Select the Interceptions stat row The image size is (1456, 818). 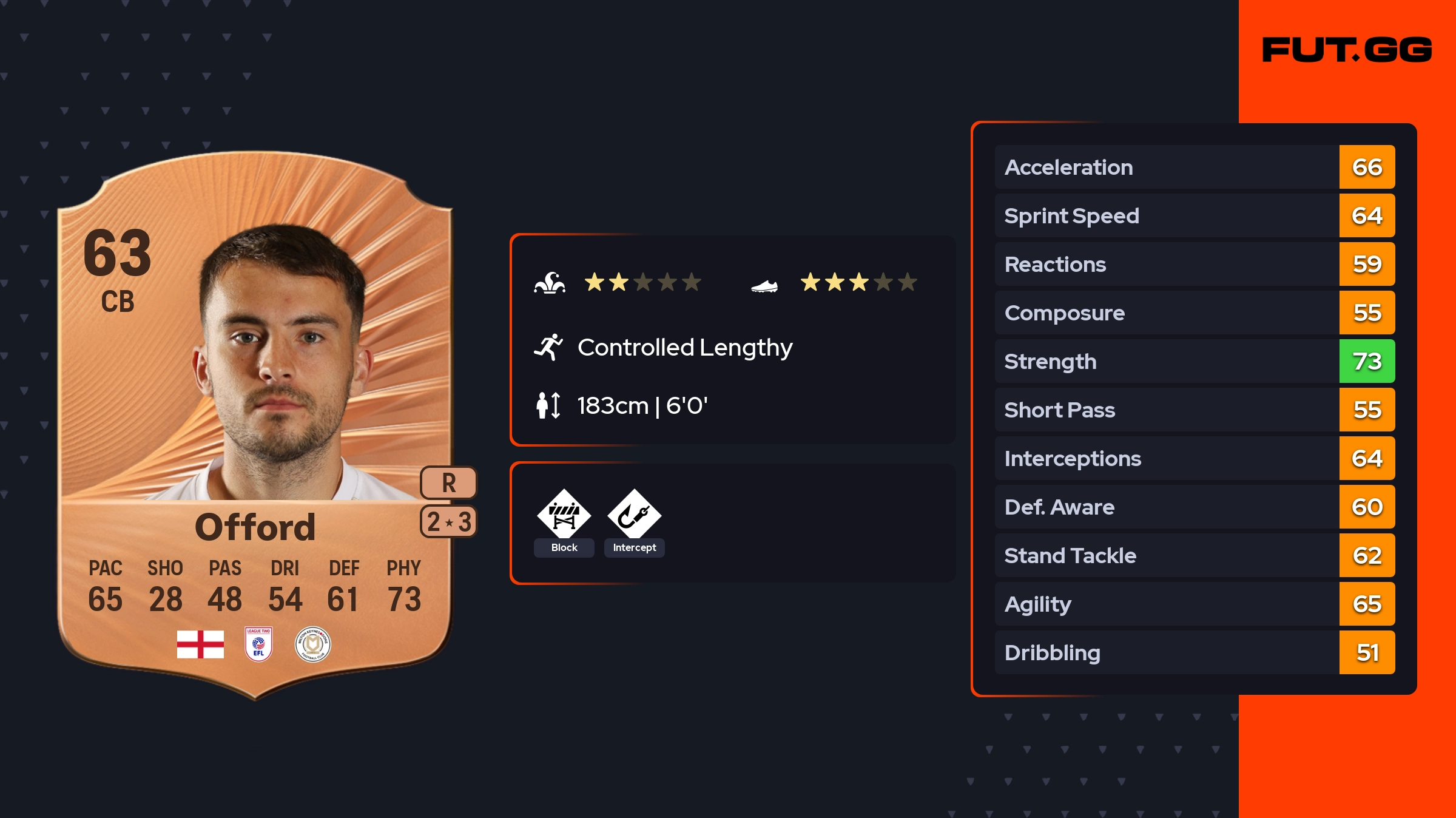[x=1194, y=458]
